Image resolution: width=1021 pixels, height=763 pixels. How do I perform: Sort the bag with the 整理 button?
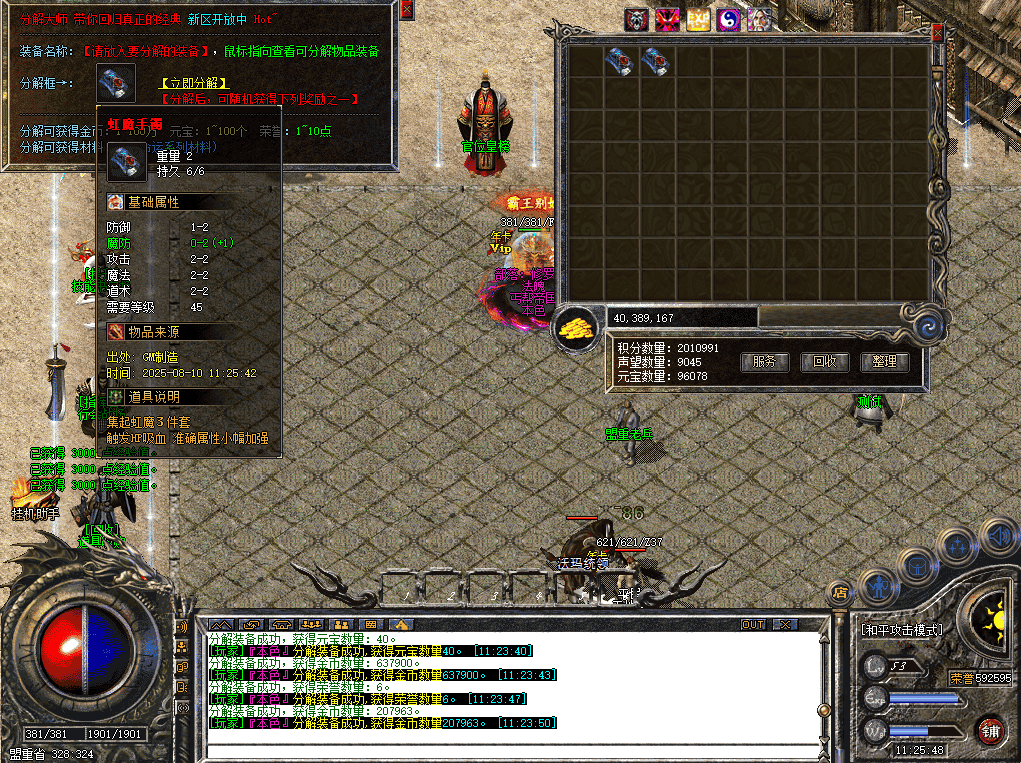tap(884, 362)
